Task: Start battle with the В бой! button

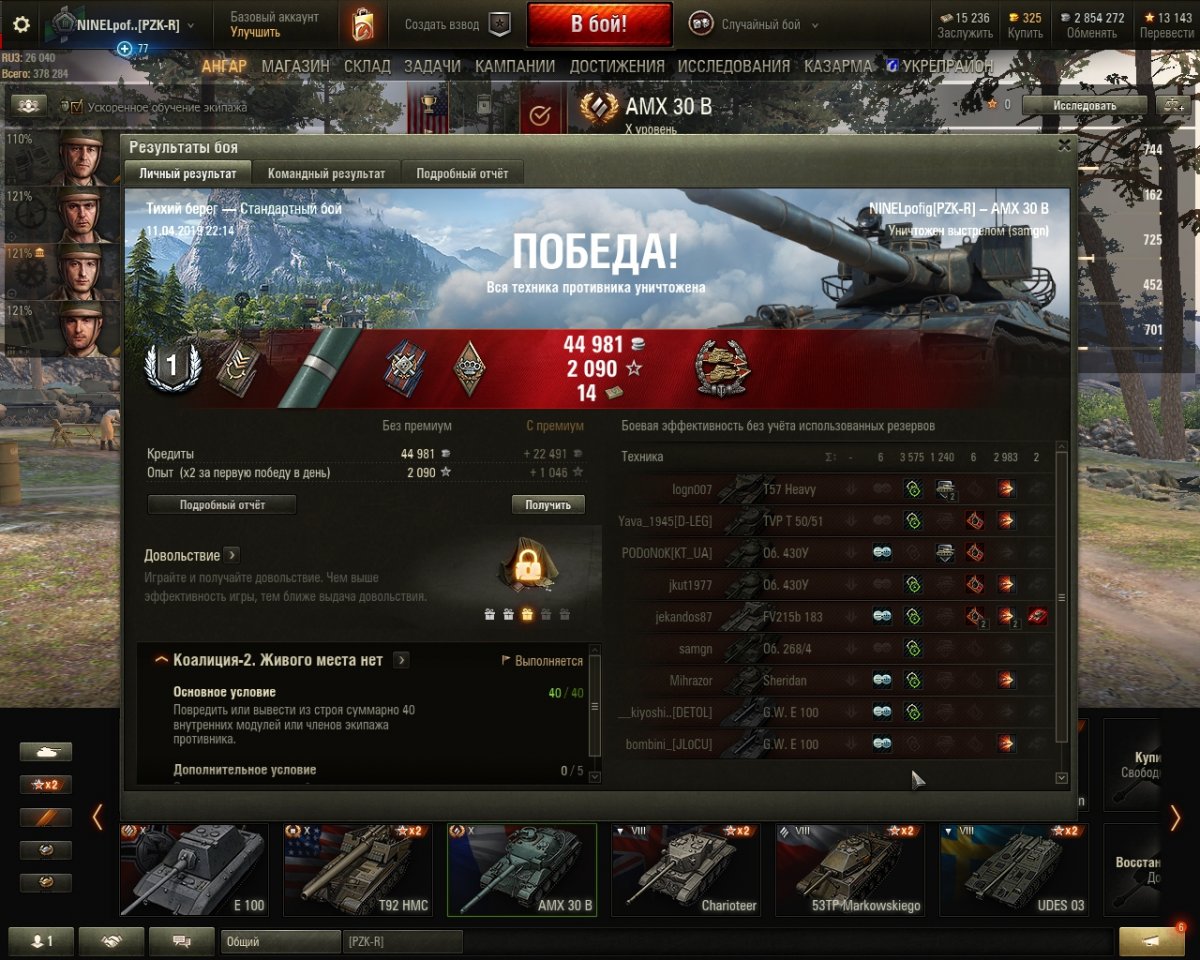Action: coord(599,25)
